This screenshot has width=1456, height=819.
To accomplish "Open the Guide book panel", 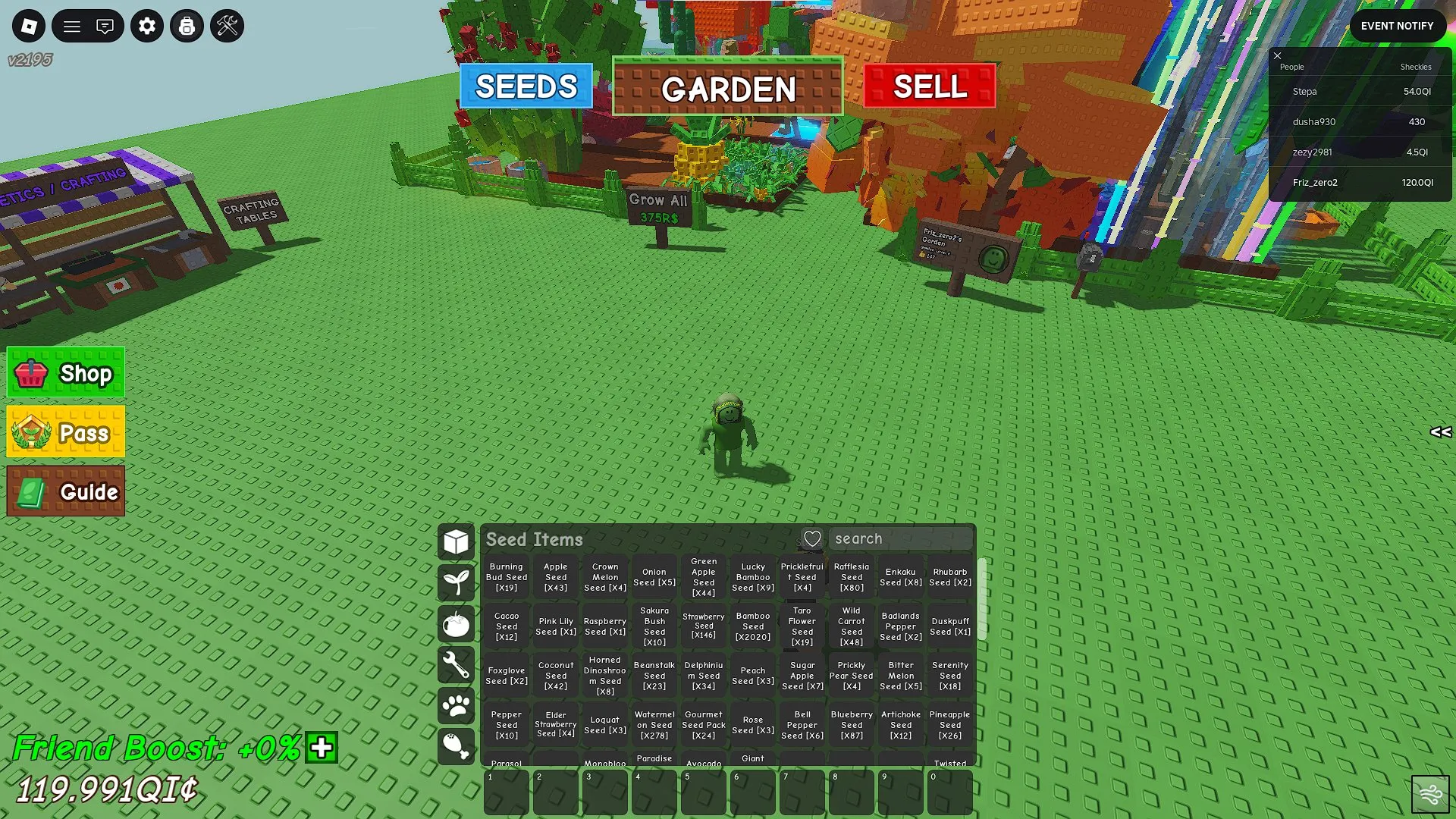I will point(65,491).
